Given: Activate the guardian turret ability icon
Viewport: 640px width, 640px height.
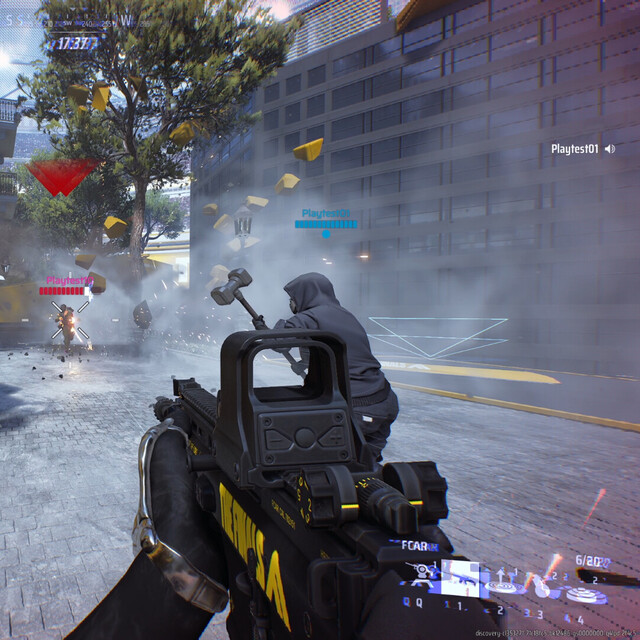Looking at the screenshot, I should coord(420,574).
